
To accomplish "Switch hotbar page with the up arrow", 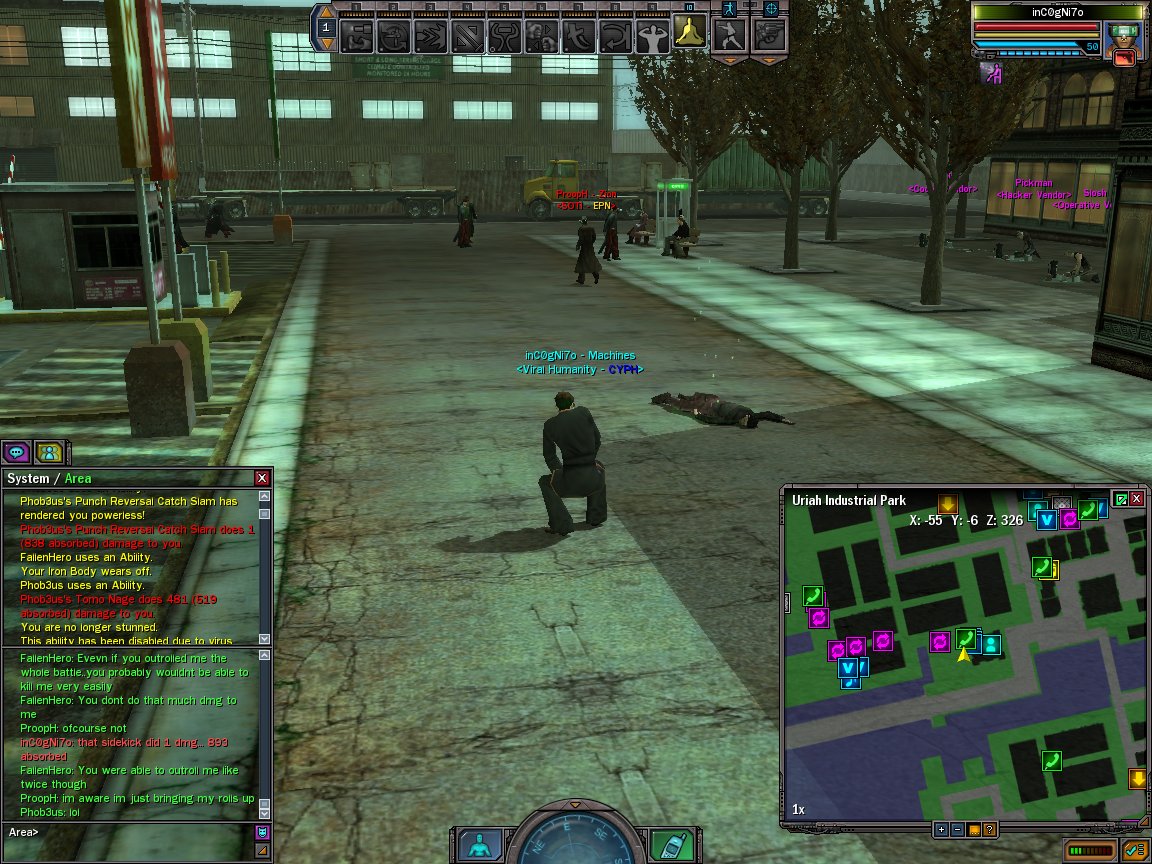I will [x=327, y=13].
